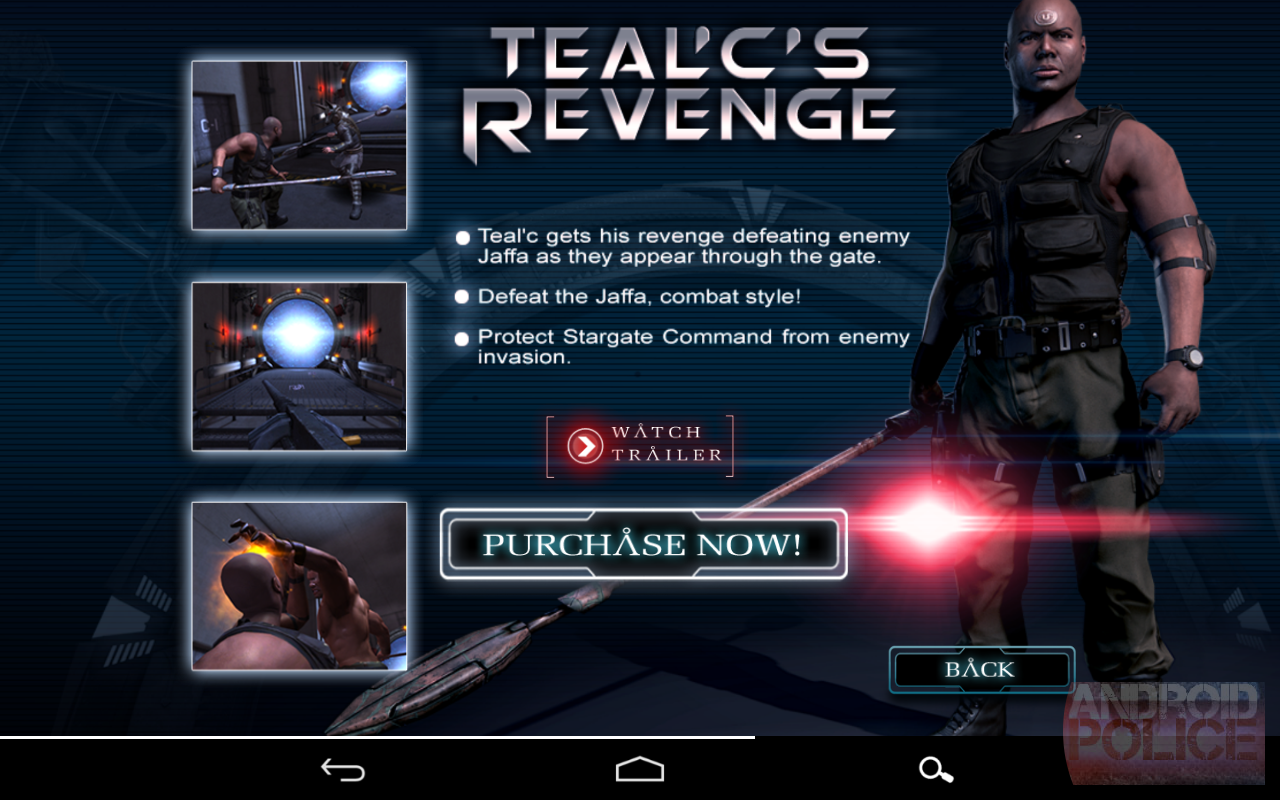Click the bullet marker beside 'Defeat the Jaffa'
The width and height of the screenshot is (1280, 800).
tap(461, 296)
